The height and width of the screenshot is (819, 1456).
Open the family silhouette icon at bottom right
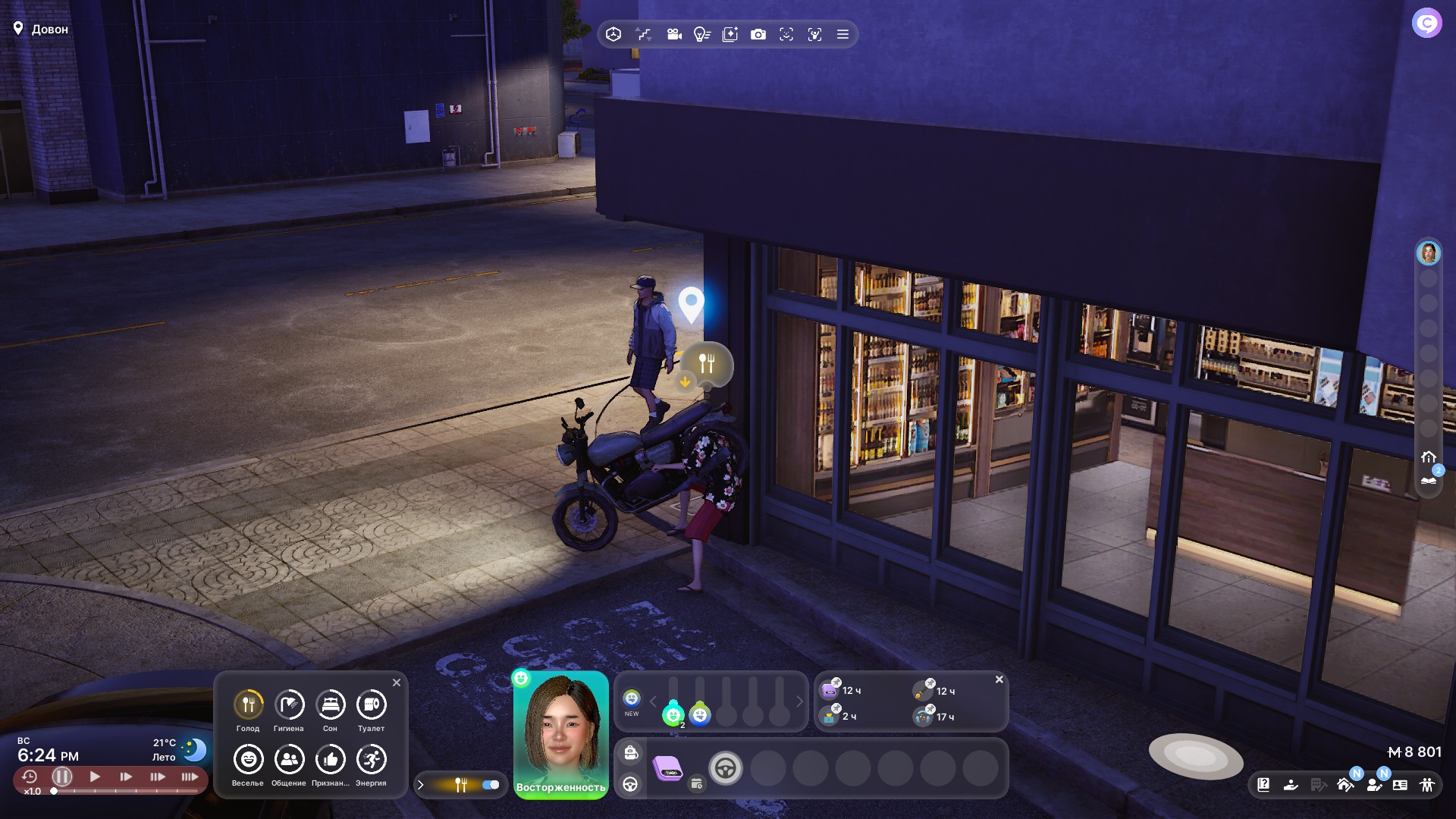(1427, 785)
